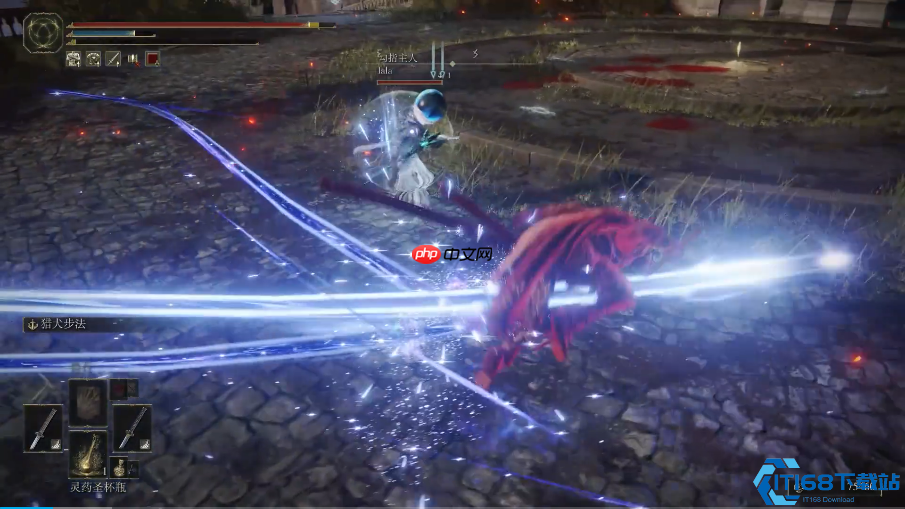Click the circular rune emblem by the health bar

[43, 32]
